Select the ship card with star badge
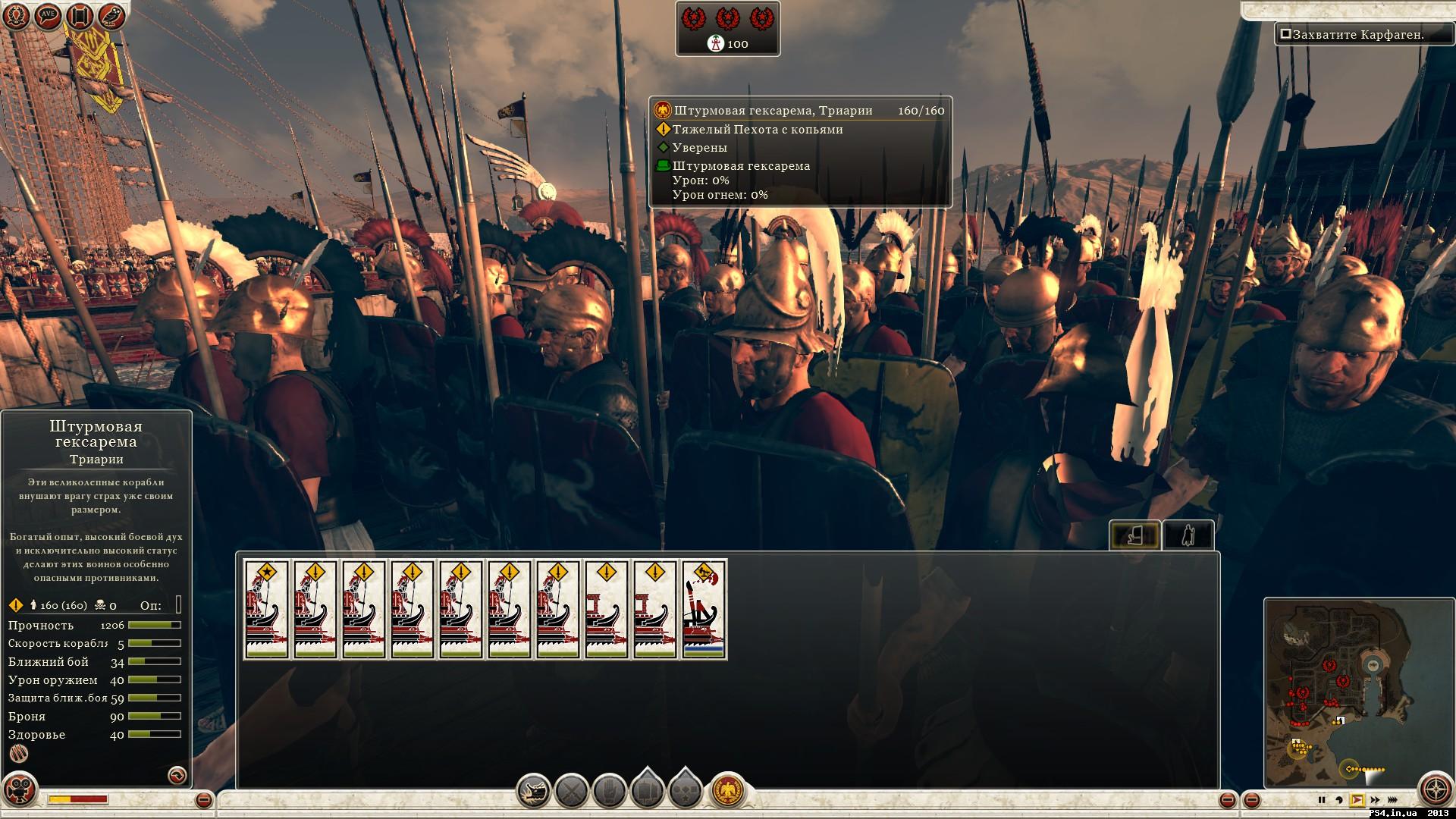The image size is (1456, 819). 266,609
